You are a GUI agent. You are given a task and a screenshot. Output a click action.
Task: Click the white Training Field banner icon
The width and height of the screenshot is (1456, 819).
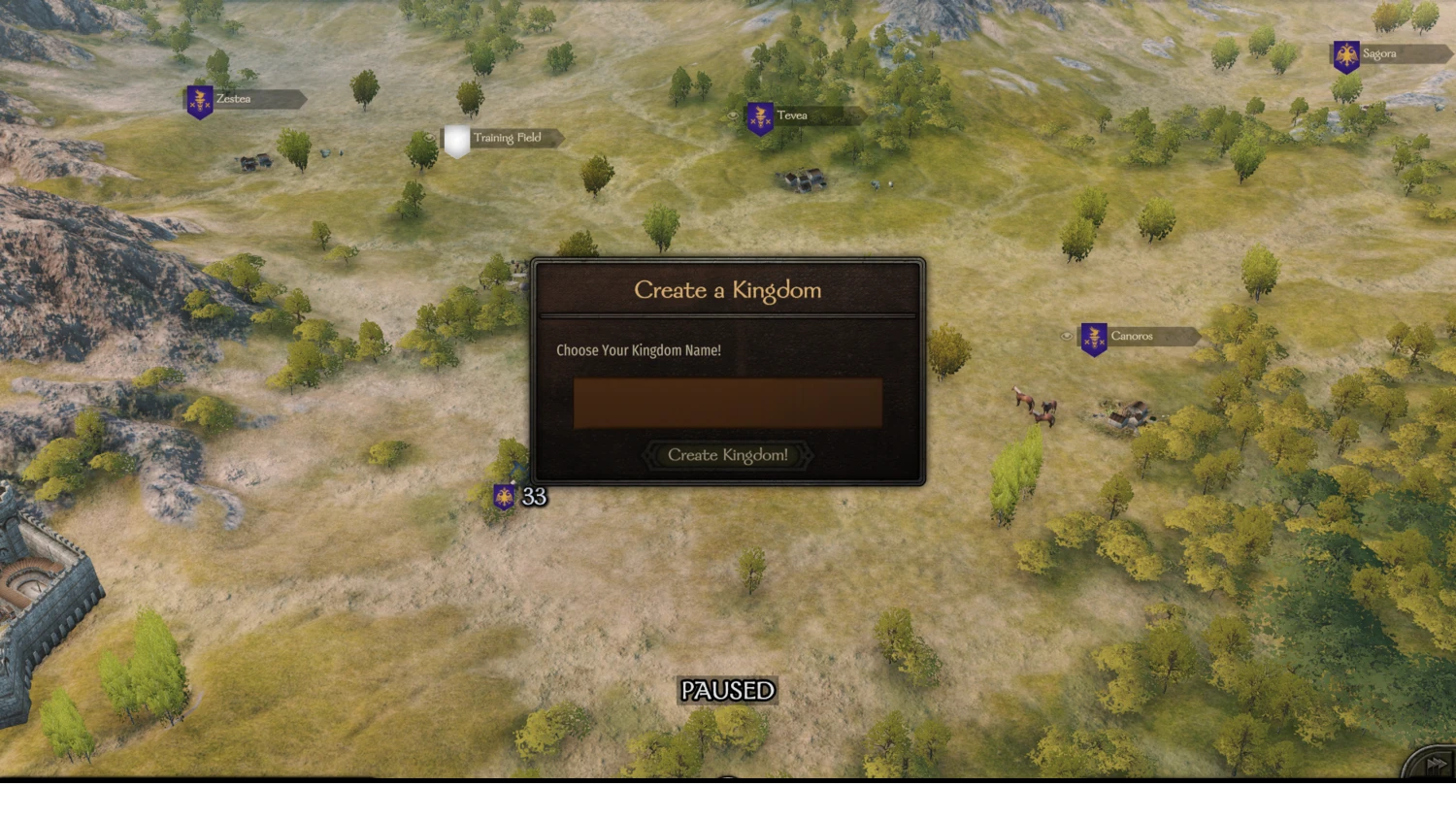coord(456,139)
